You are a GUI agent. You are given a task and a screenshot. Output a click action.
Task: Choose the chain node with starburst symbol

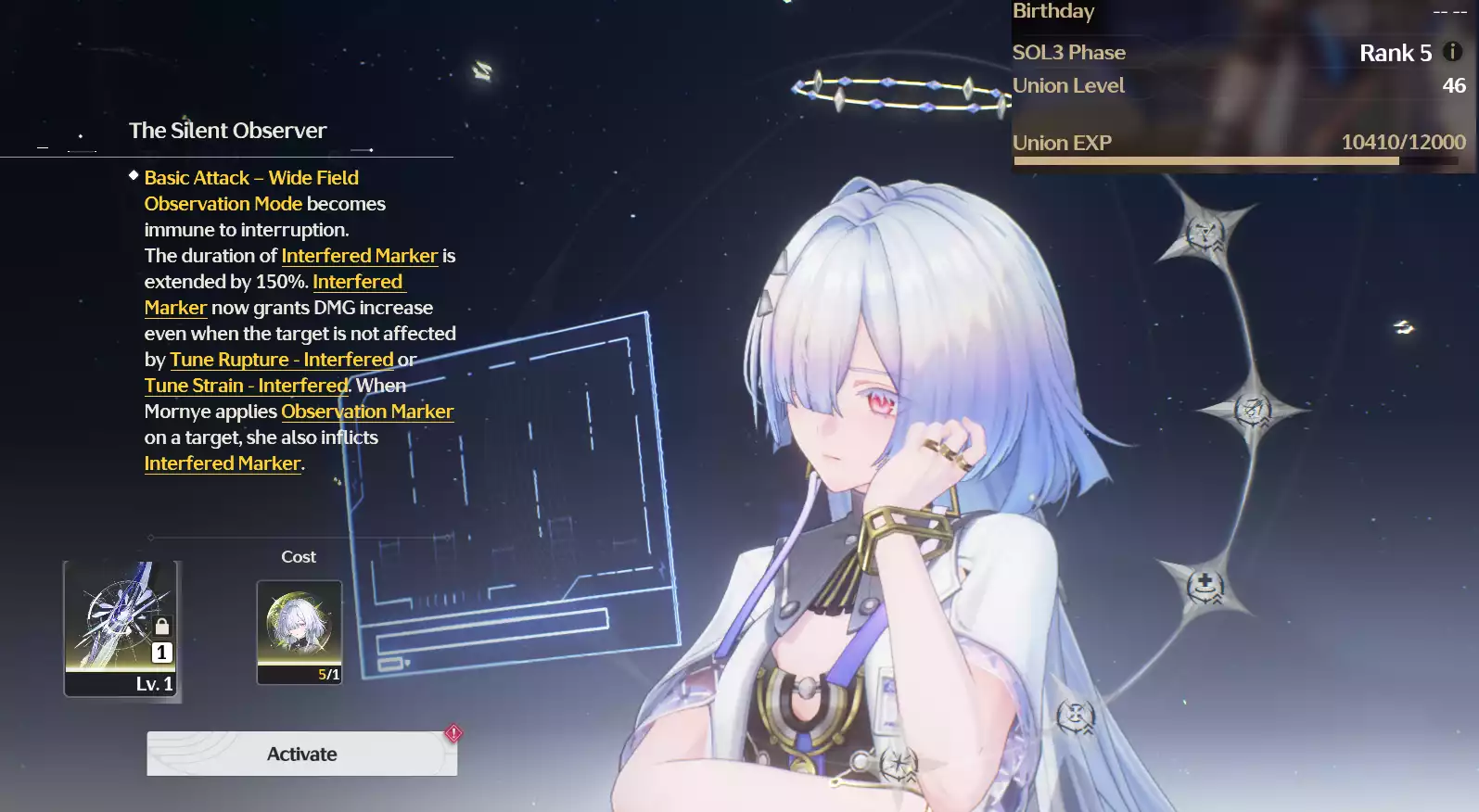tap(898, 765)
